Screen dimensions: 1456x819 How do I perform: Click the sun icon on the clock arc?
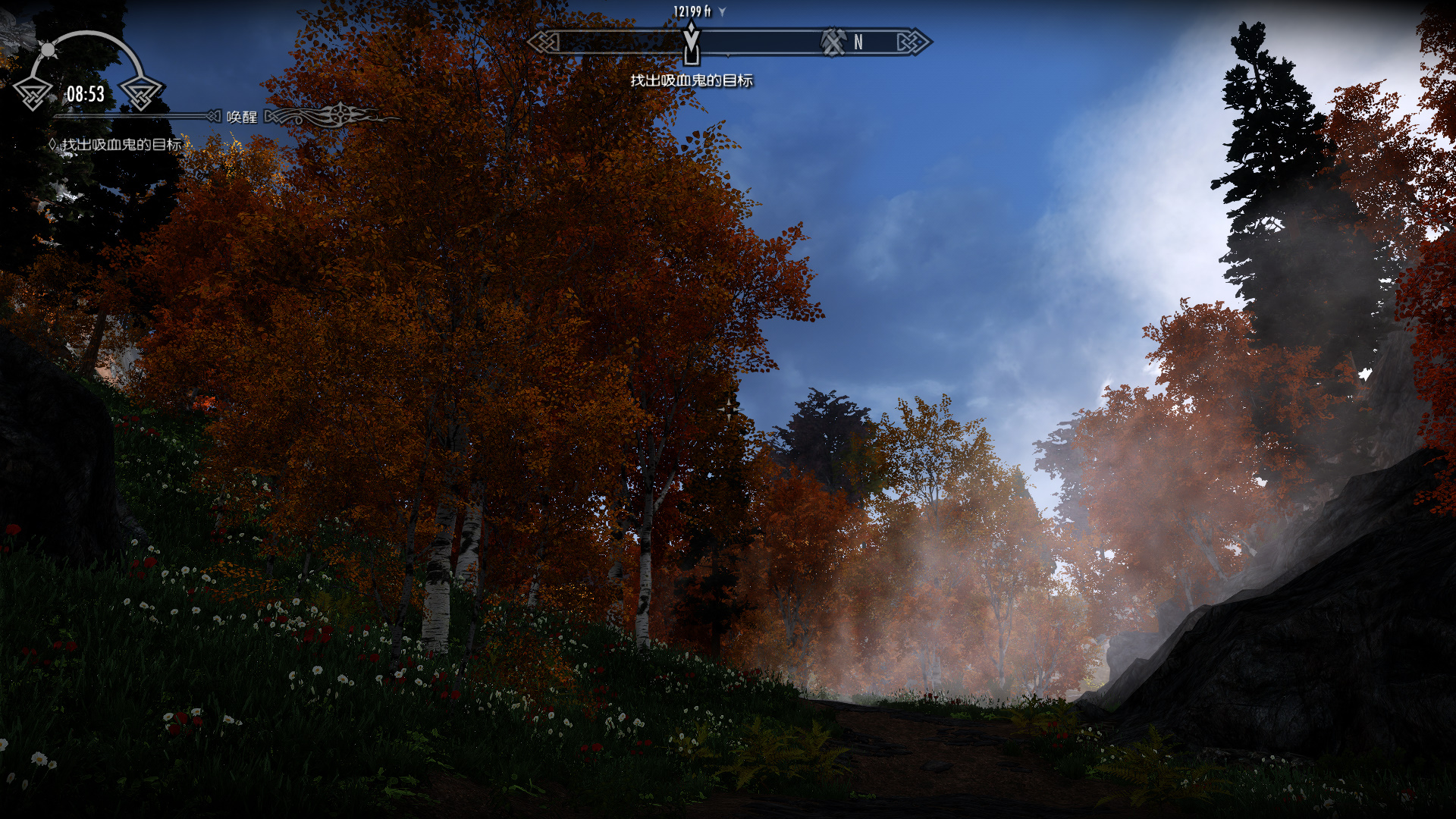coord(48,50)
